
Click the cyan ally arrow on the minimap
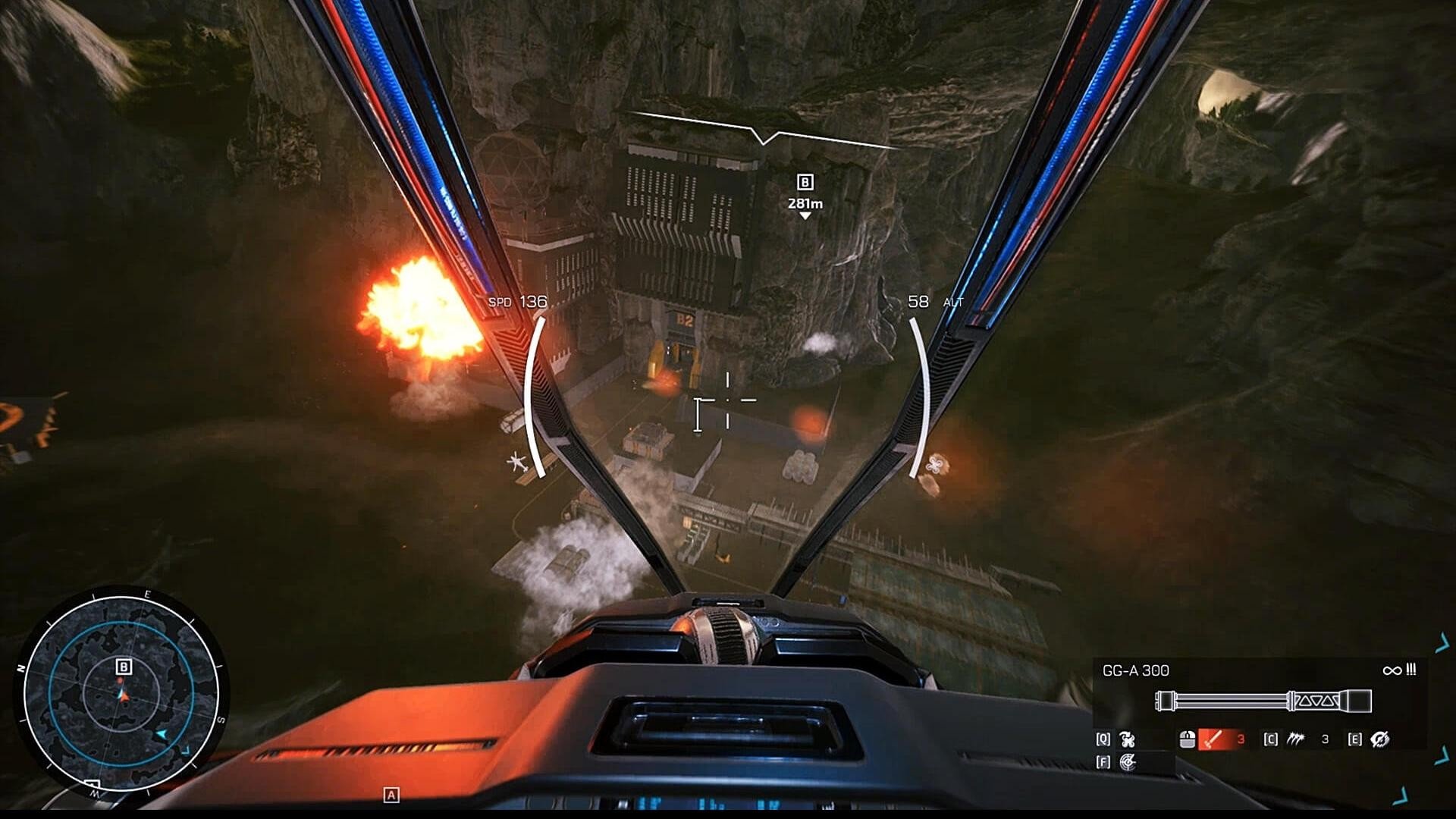pyautogui.click(x=161, y=735)
